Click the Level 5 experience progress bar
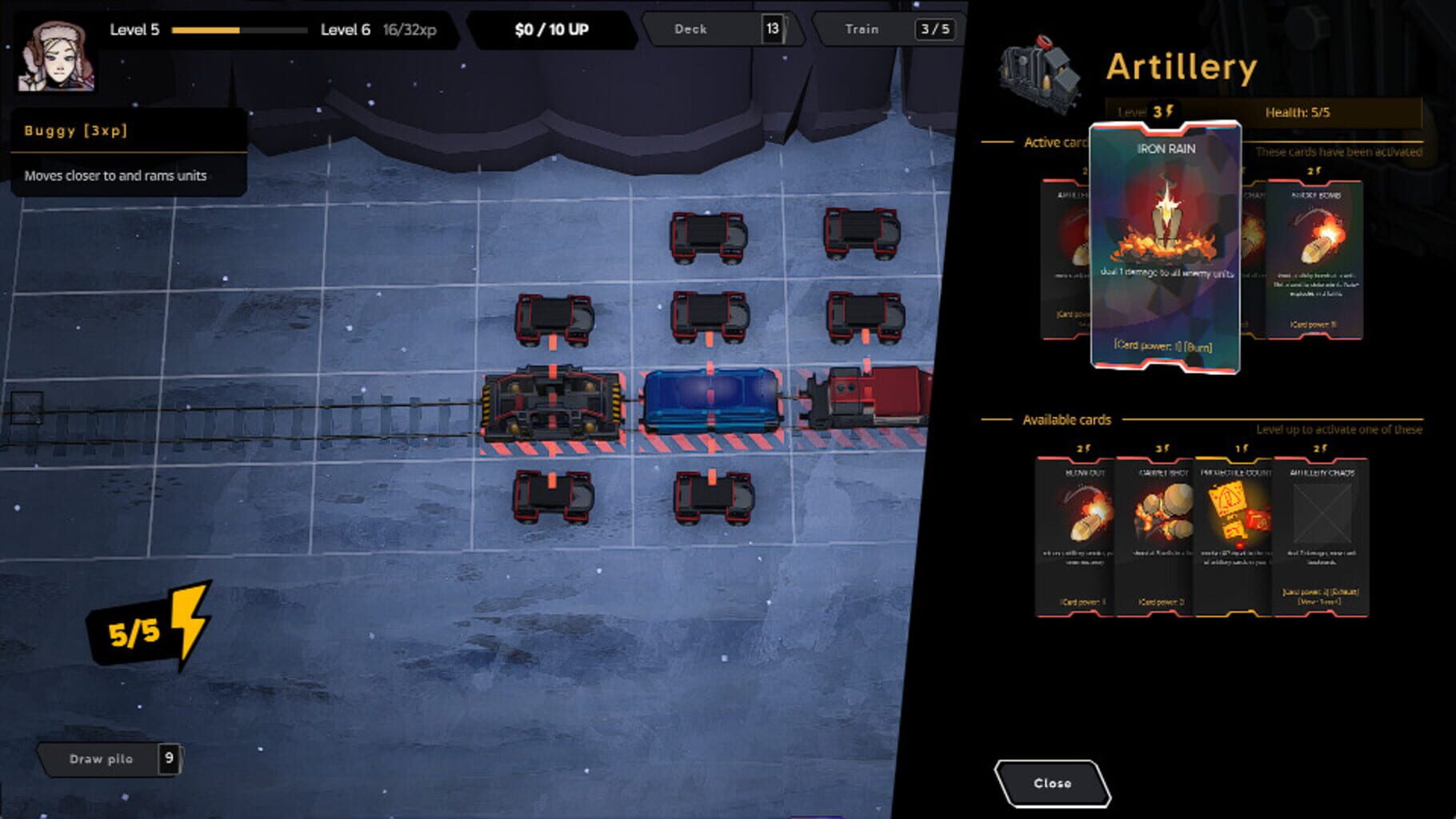Screen dimensions: 1456x819 click(240, 29)
